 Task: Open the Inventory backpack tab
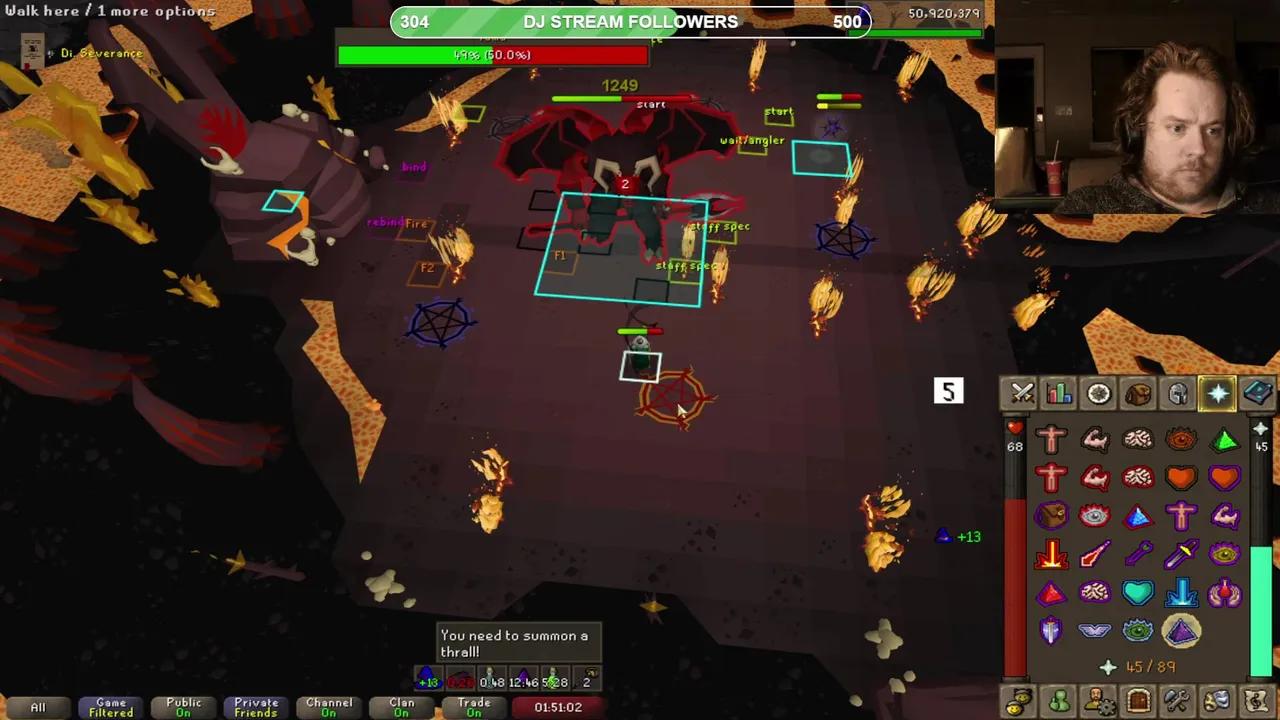tap(1138, 393)
